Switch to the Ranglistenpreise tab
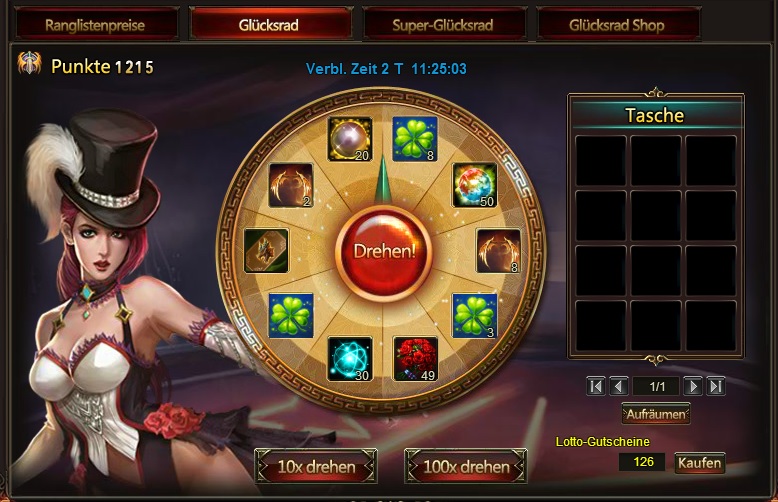The height and width of the screenshot is (502, 778). coord(97,25)
